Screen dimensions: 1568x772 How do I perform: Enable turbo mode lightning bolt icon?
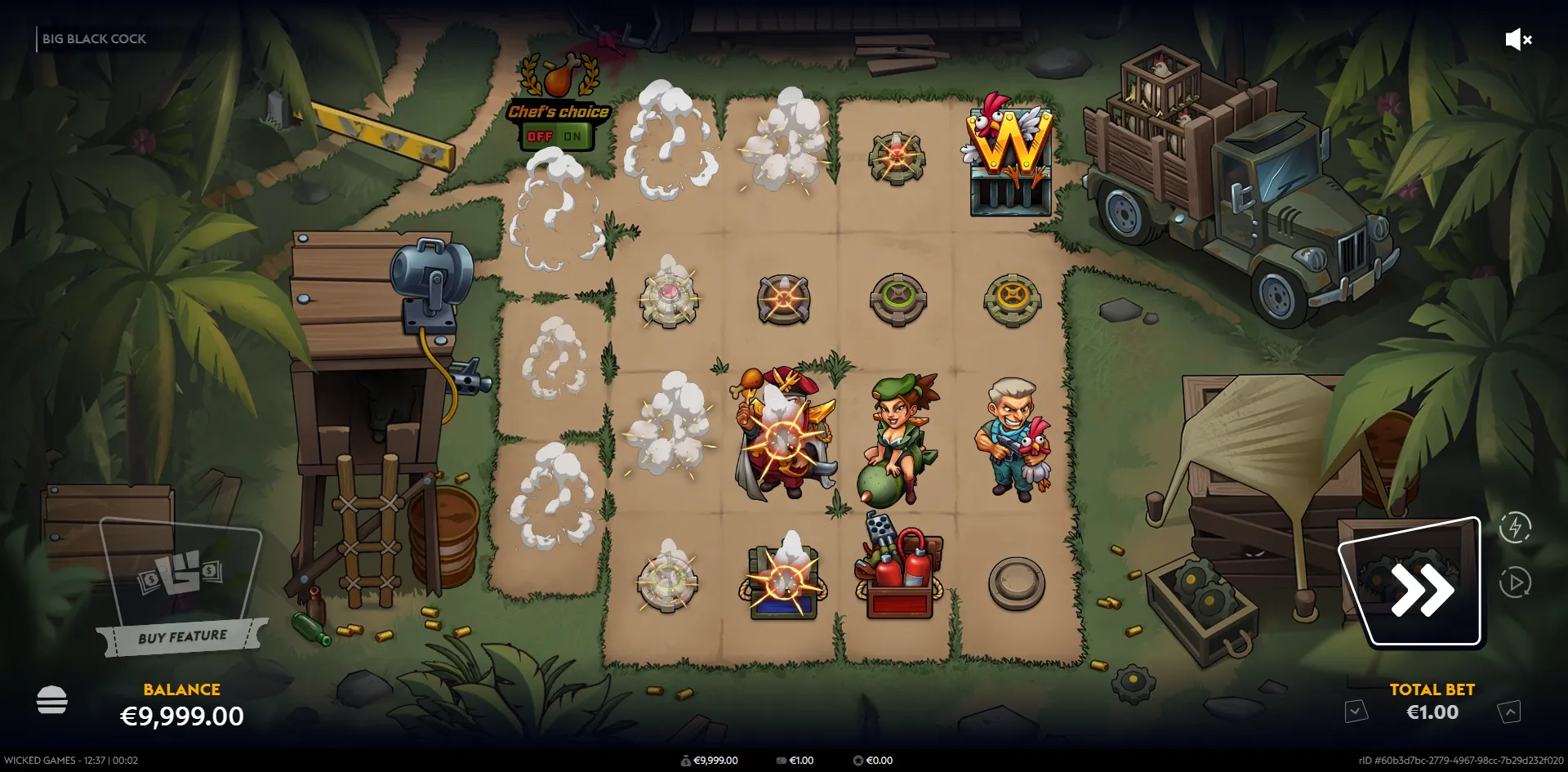point(1515,527)
